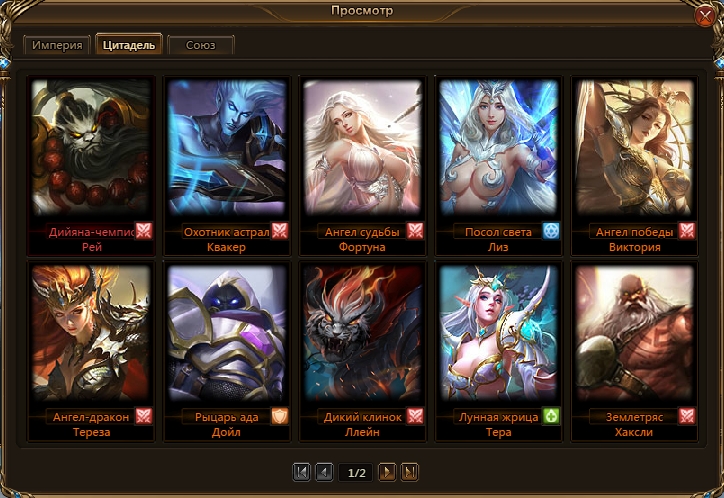The height and width of the screenshot is (498, 724).
Task: Go to the next page
Action: [388, 472]
